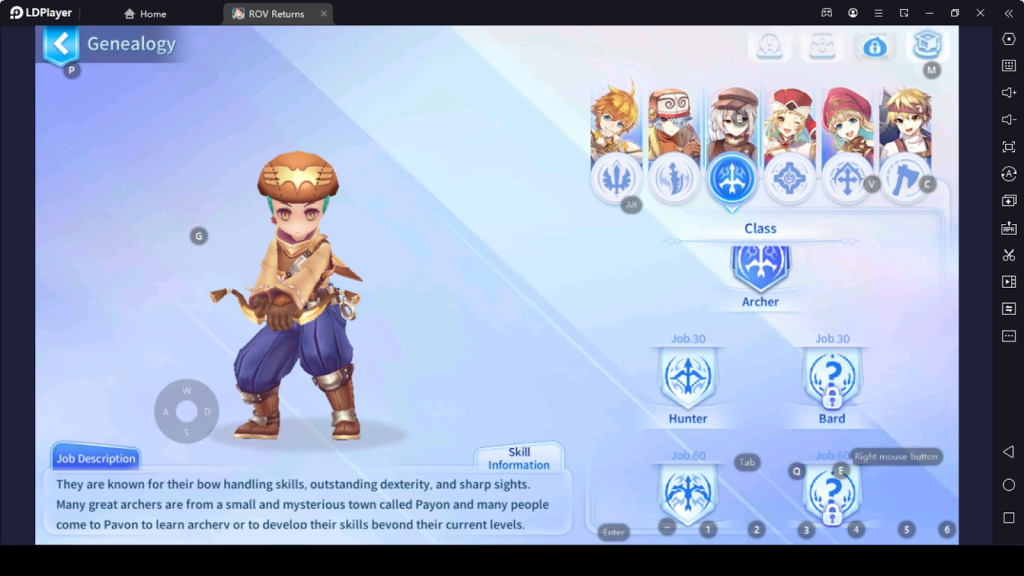Switch to the LDPlayer Home tab
Image resolution: width=1024 pixels, height=576 pixels.
click(145, 14)
